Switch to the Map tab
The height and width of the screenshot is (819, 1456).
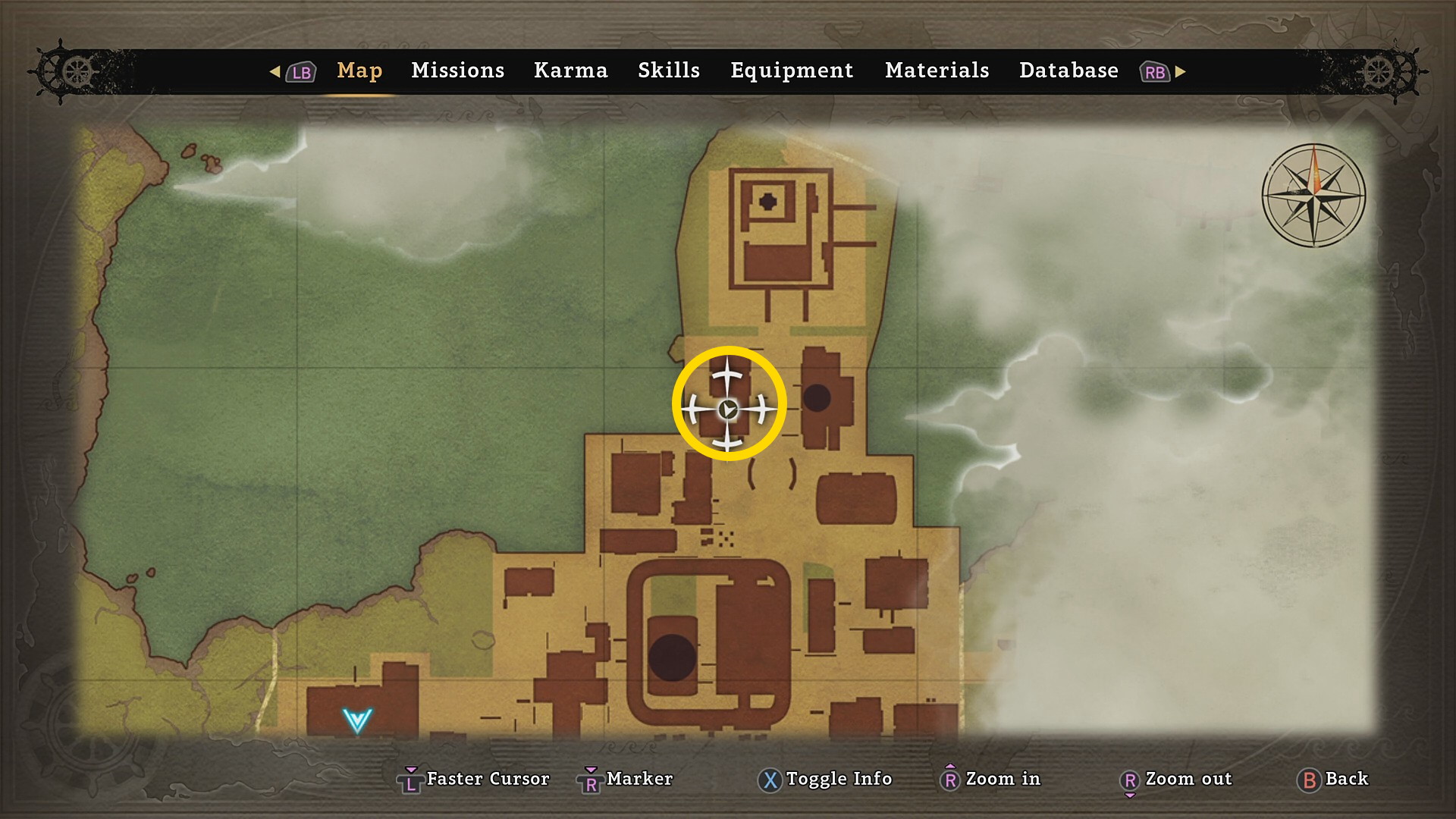359,71
